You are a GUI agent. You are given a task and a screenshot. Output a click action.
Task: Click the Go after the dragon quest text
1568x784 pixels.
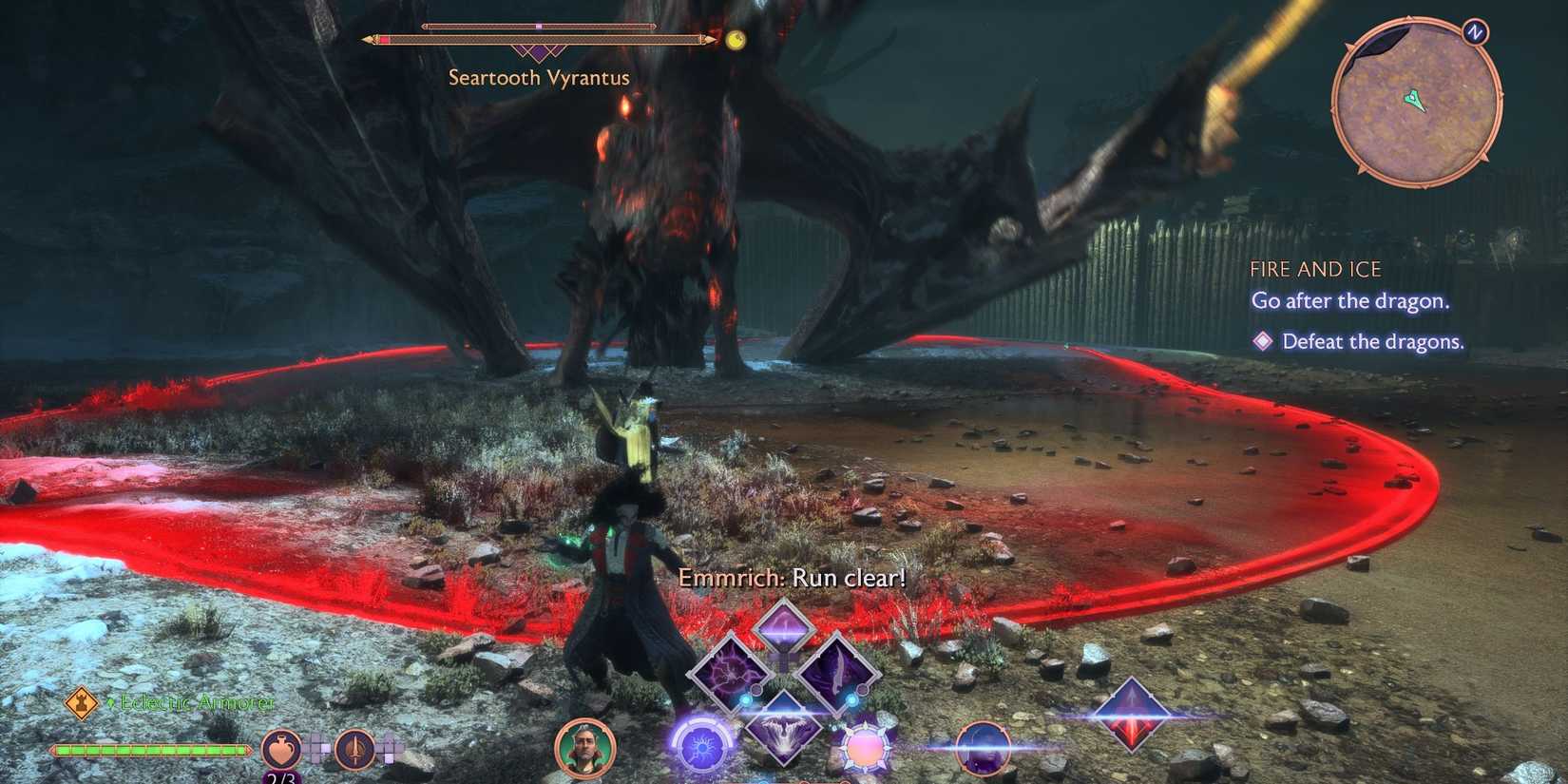[1349, 301]
